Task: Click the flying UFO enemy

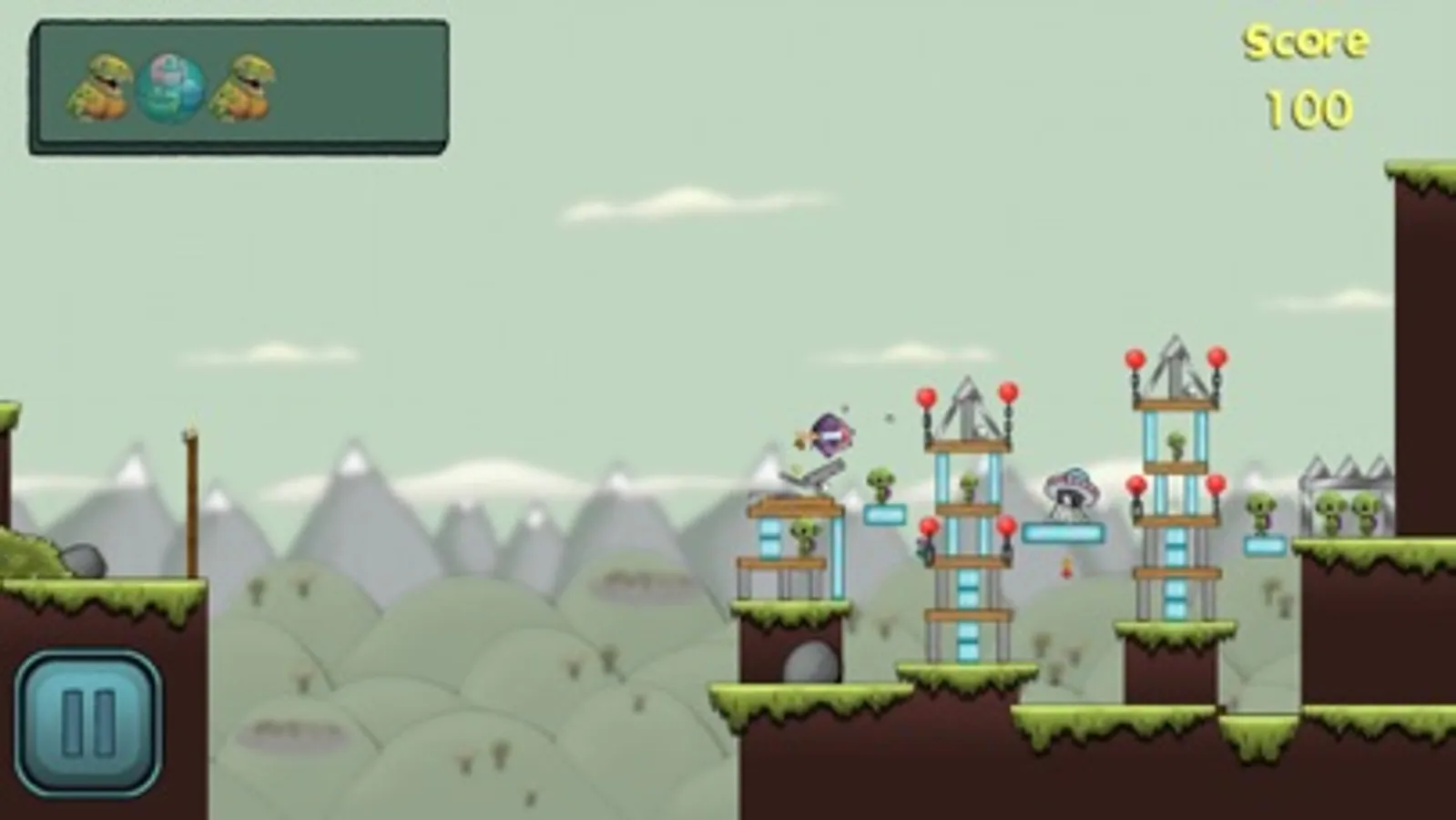Action: point(1070,492)
